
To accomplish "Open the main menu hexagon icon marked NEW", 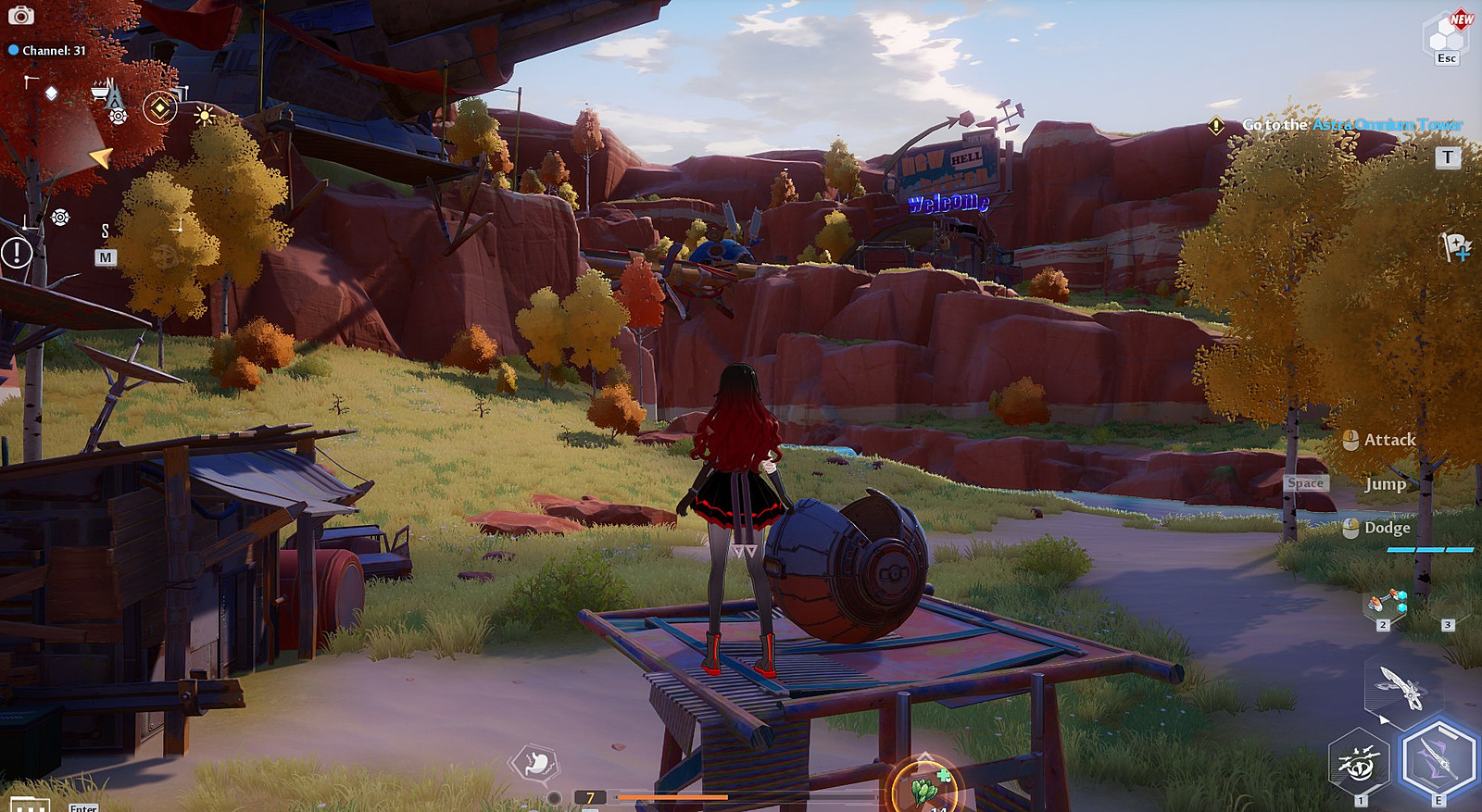I will tap(1446, 35).
